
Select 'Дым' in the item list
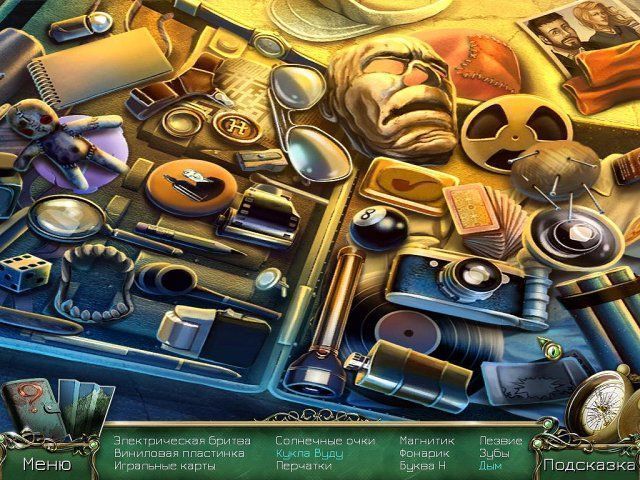[490, 466]
